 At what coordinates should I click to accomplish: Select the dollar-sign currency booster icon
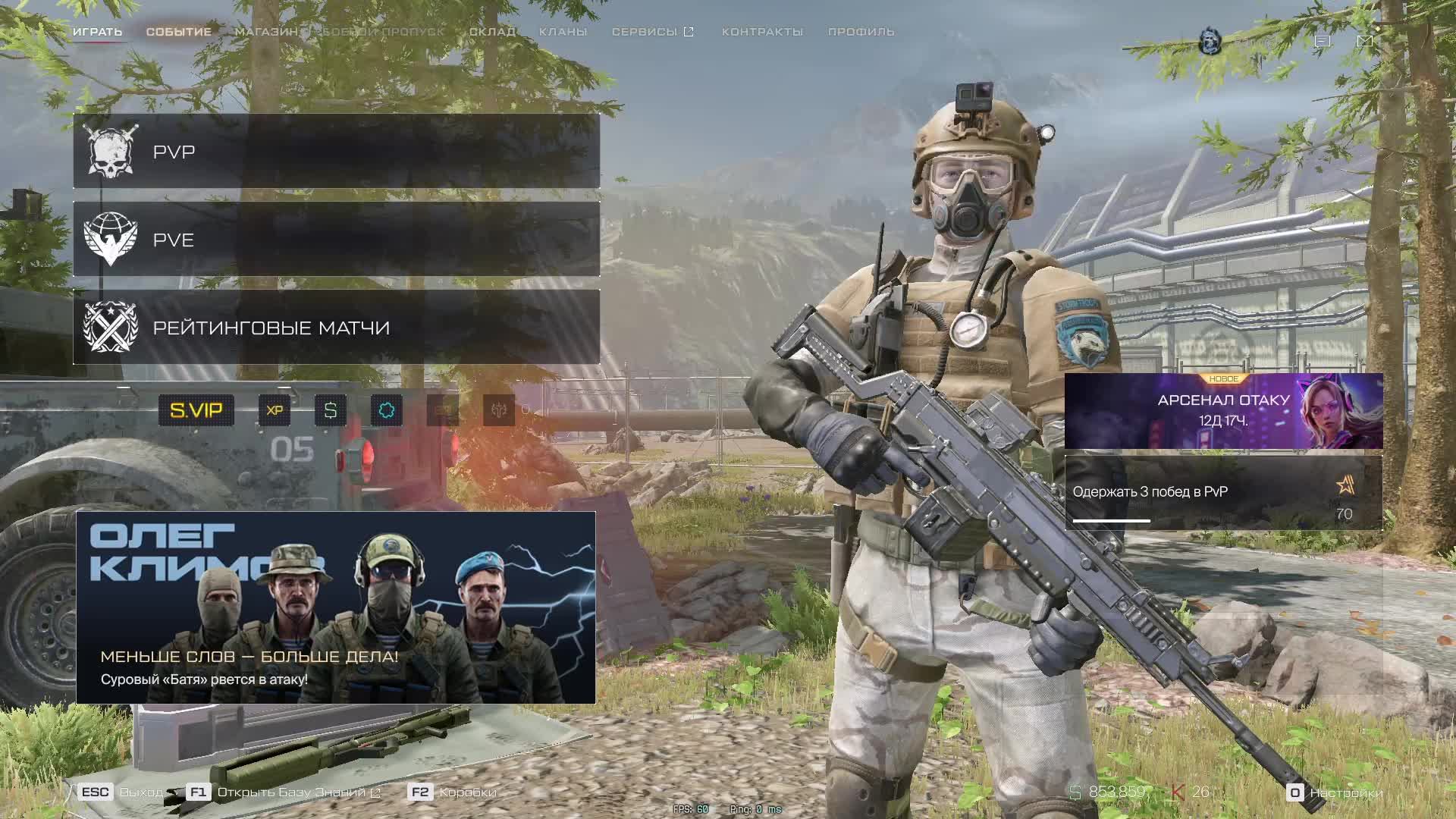331,410
